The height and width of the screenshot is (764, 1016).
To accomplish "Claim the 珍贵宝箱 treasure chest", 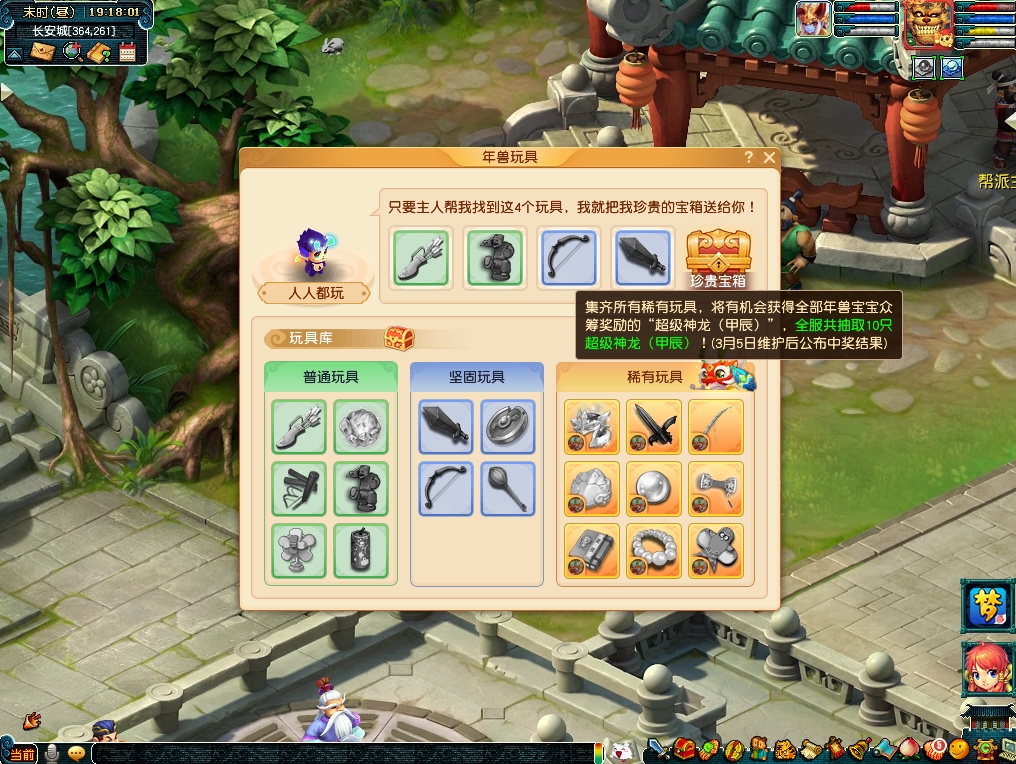I will point(717,255).
